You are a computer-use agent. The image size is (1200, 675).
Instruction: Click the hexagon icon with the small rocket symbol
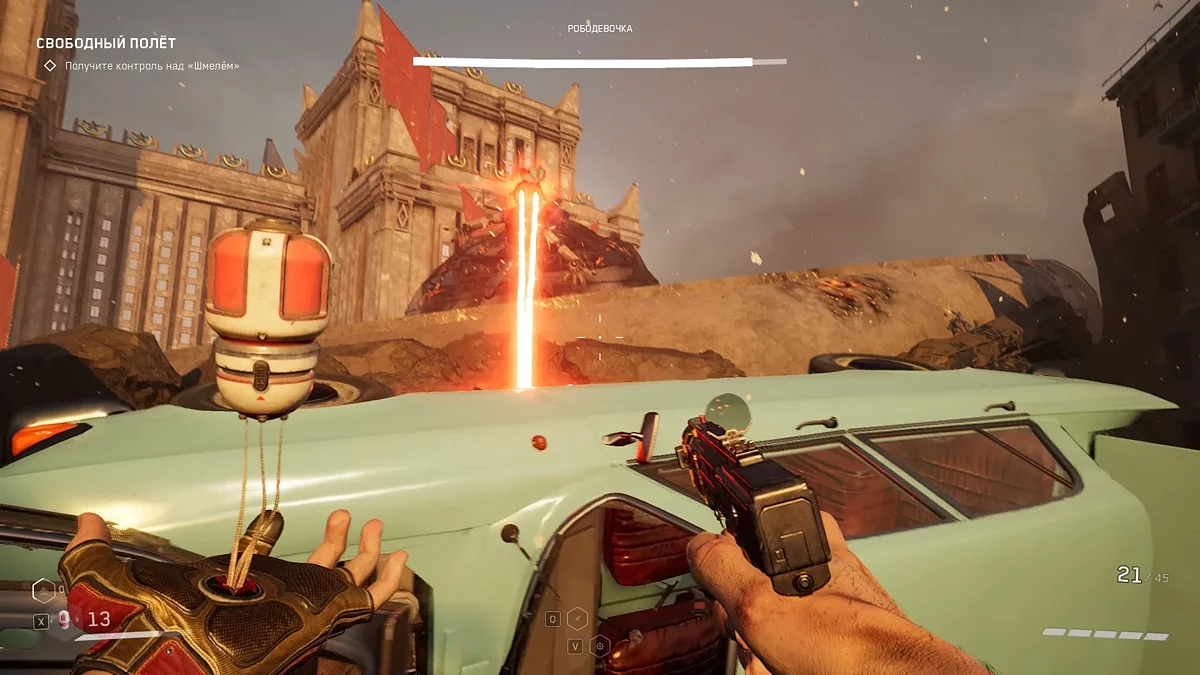click(577, 619)
